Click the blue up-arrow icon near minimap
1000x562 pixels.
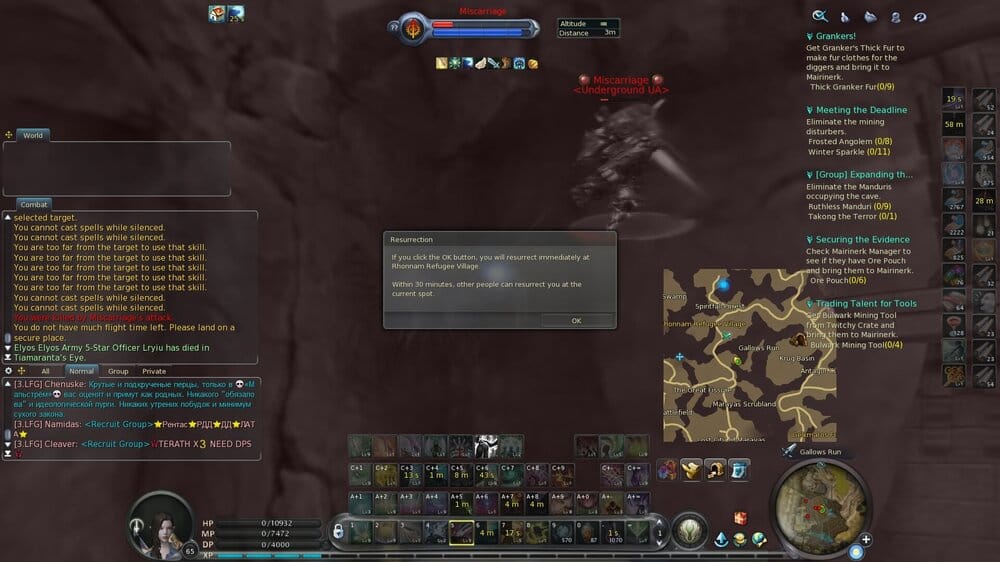[x=720, y=540]
